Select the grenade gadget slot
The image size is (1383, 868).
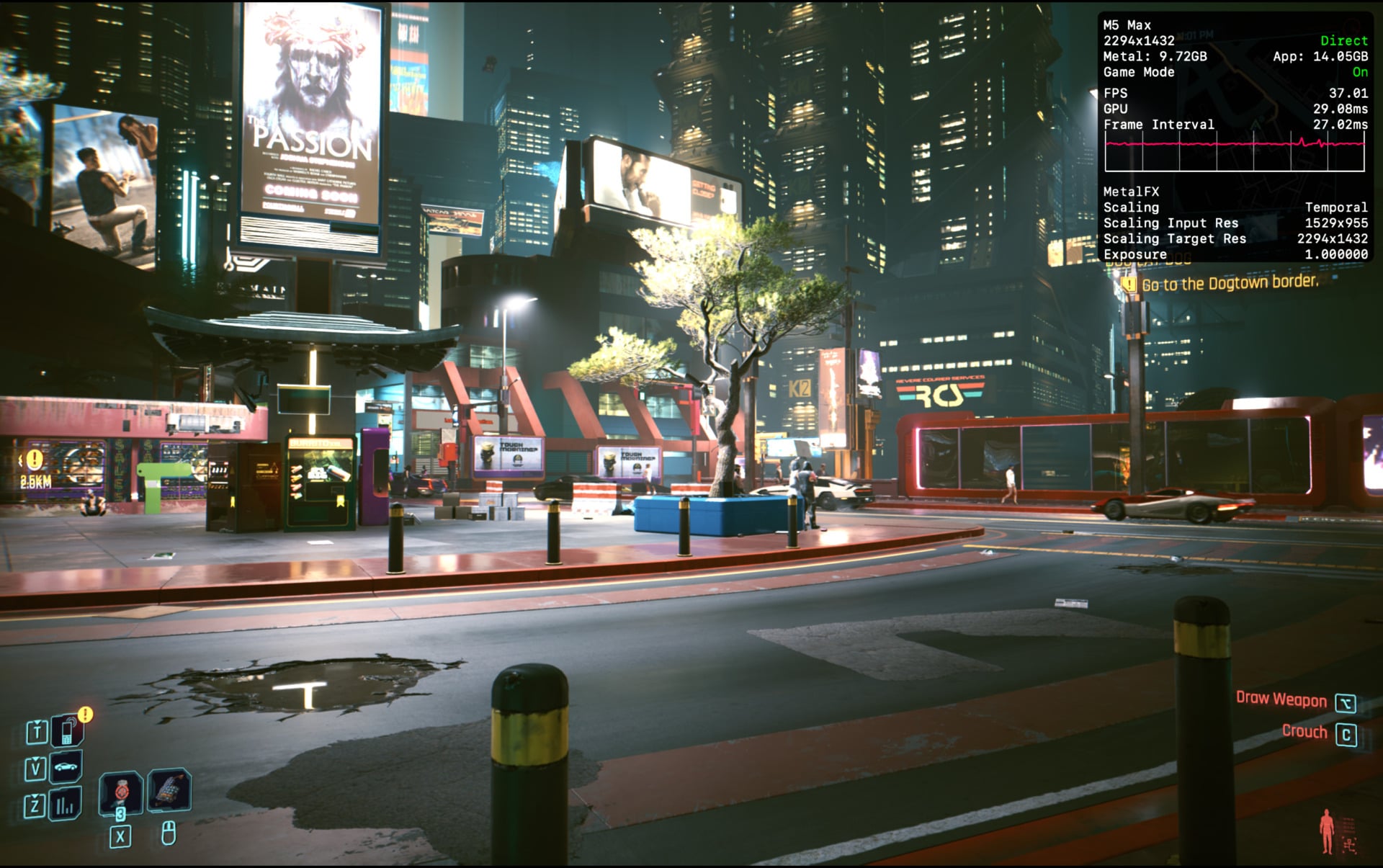[x=169, y=790]
